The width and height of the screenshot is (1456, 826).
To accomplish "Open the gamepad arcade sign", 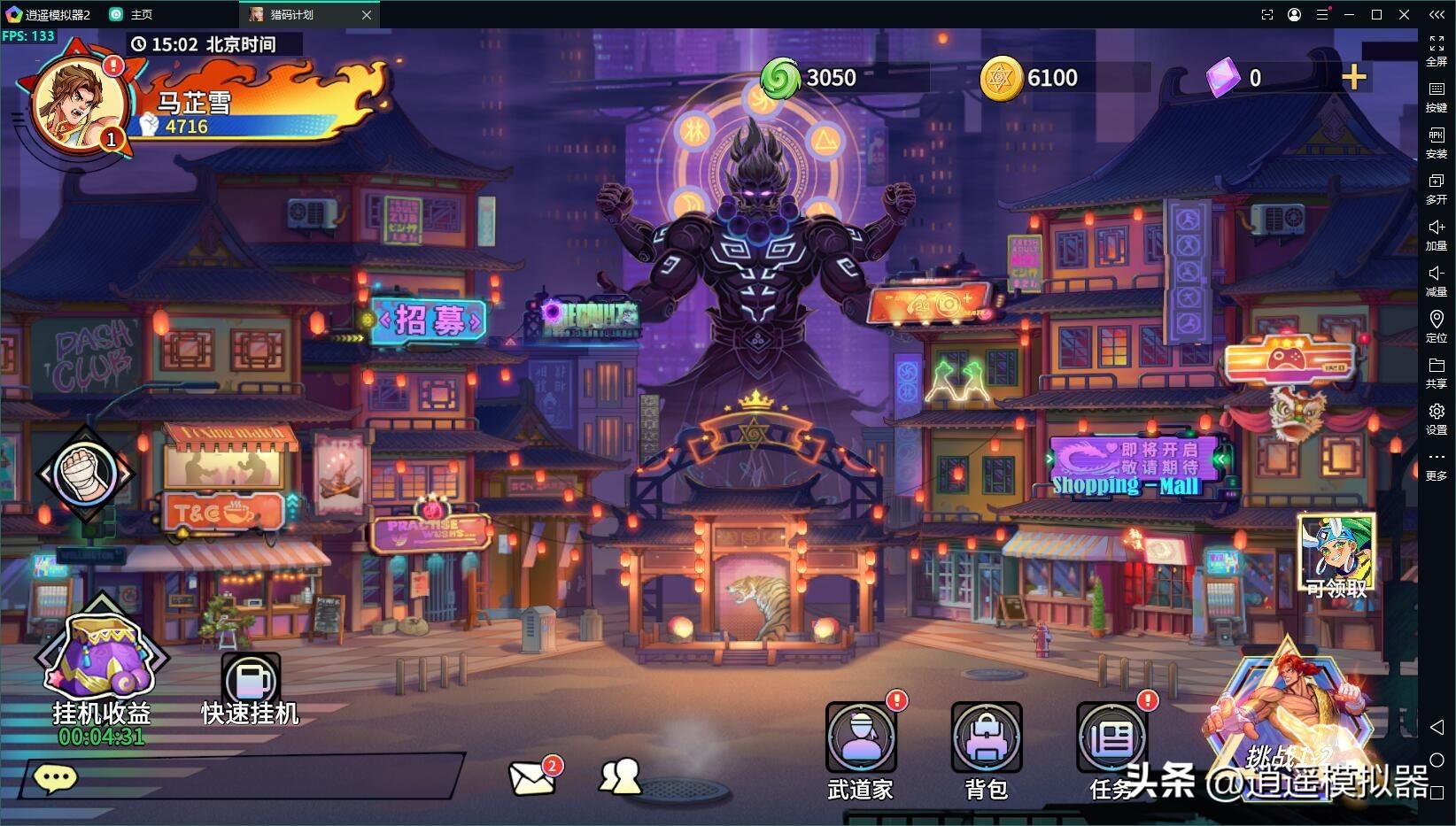I will pyautogui.click(x=1289, y=360).
